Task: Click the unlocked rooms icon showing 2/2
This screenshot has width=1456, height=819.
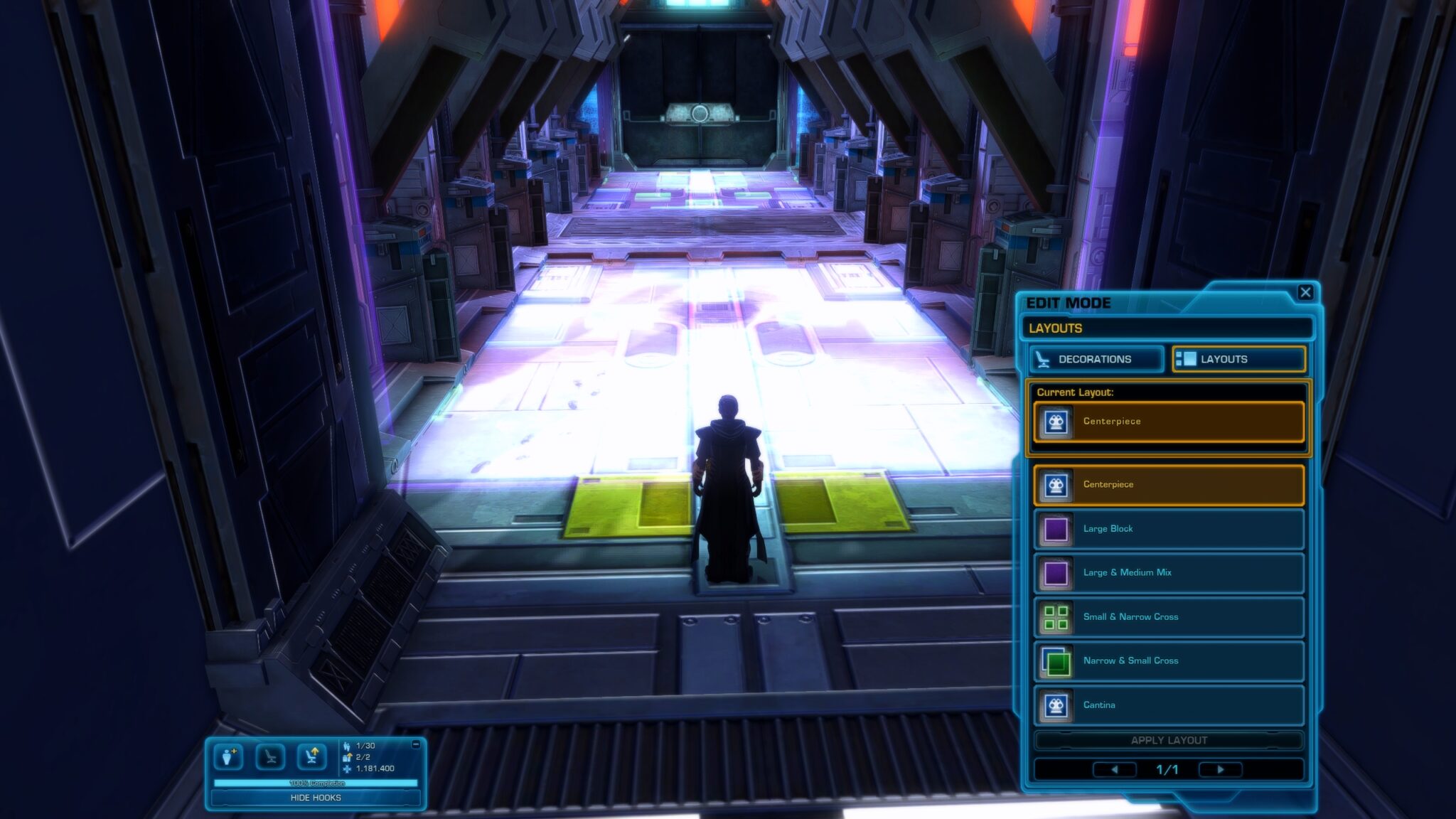Action: pos(347,758)
